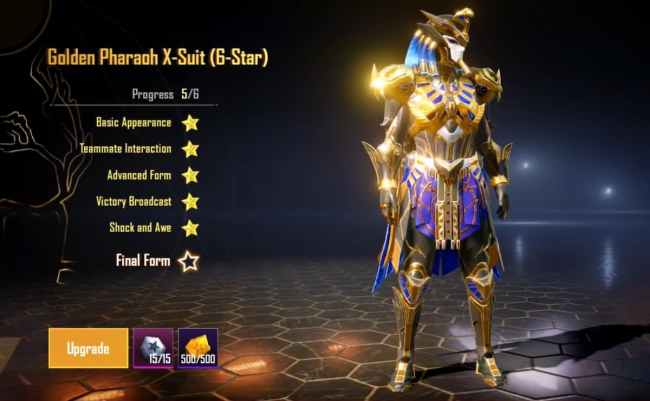
Task: Open the Victory Broadcast stage
Action: click(189, 201)
